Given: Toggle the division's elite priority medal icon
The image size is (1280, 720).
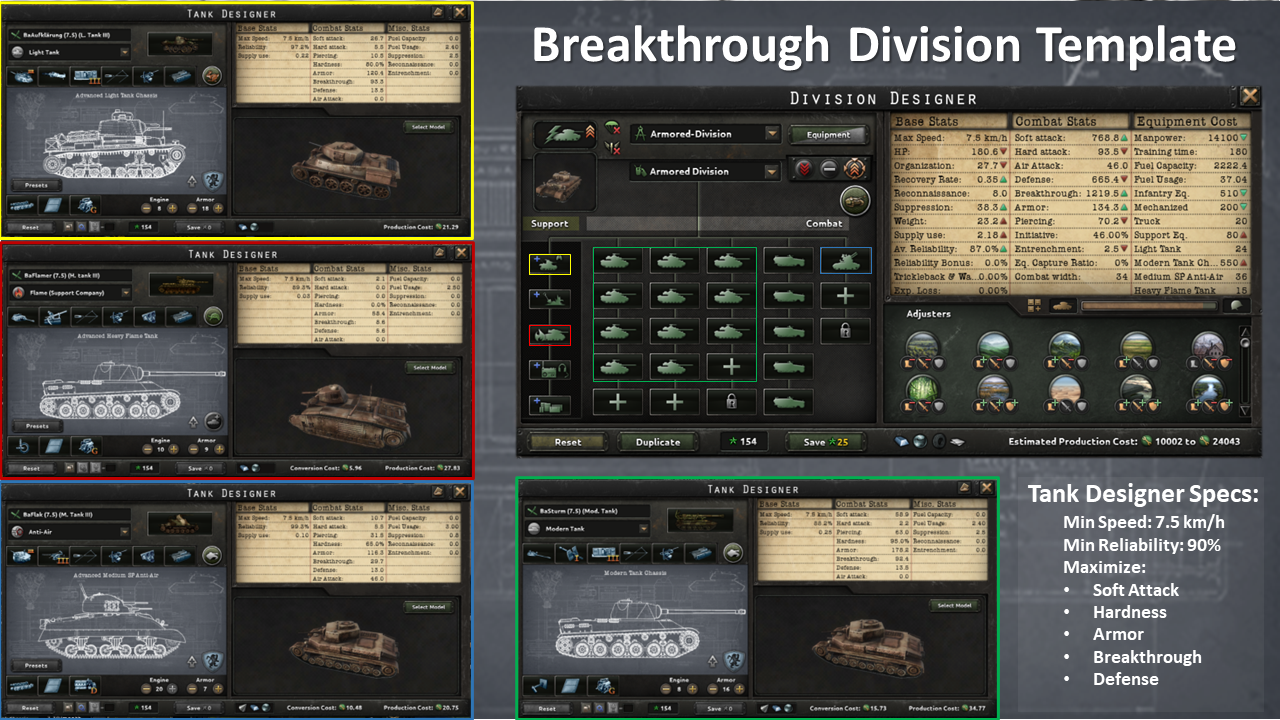Looking at the screenshot, I should point(854,168).
